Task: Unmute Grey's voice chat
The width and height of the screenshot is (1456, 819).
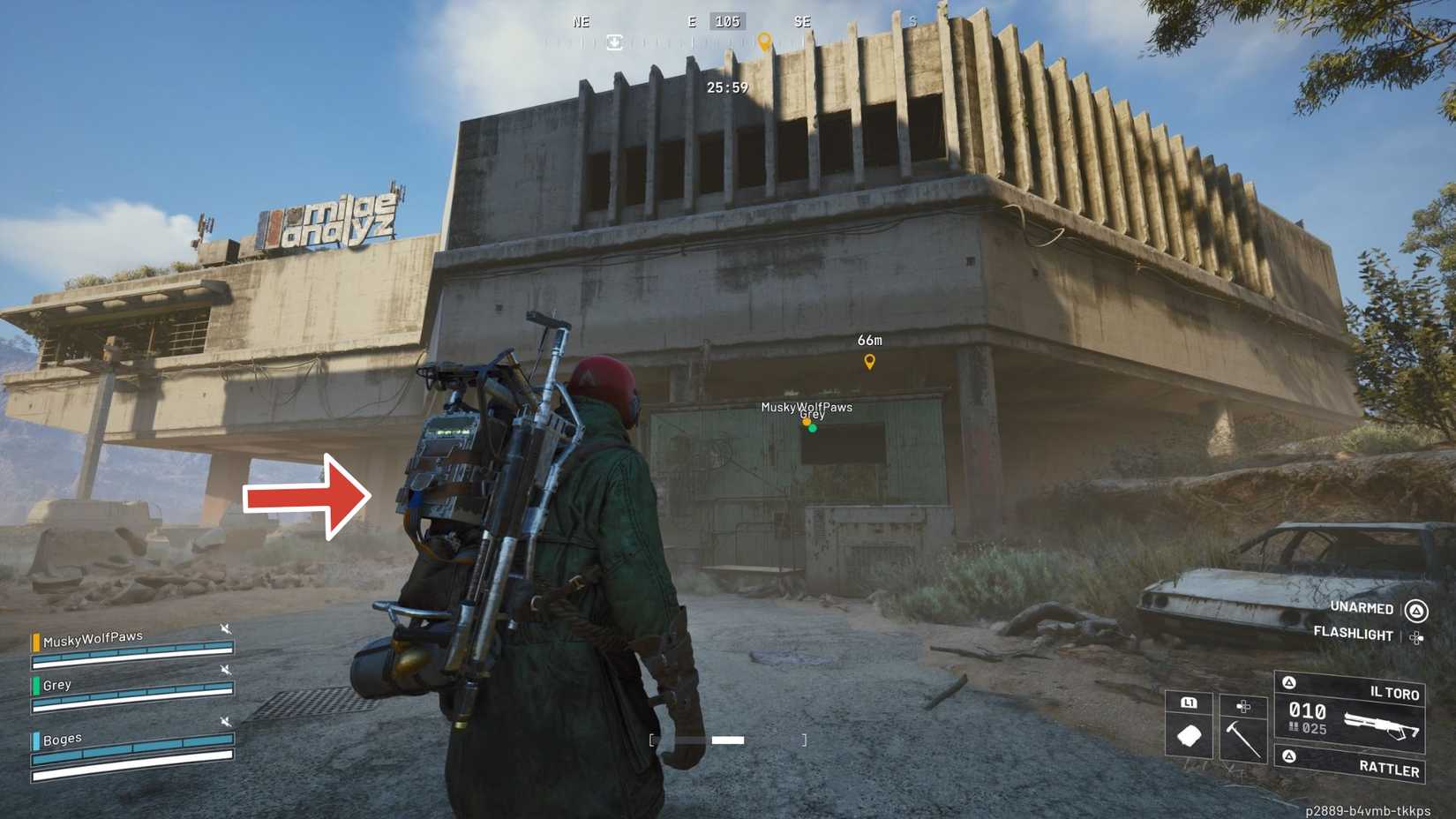Action: (226, 668)
